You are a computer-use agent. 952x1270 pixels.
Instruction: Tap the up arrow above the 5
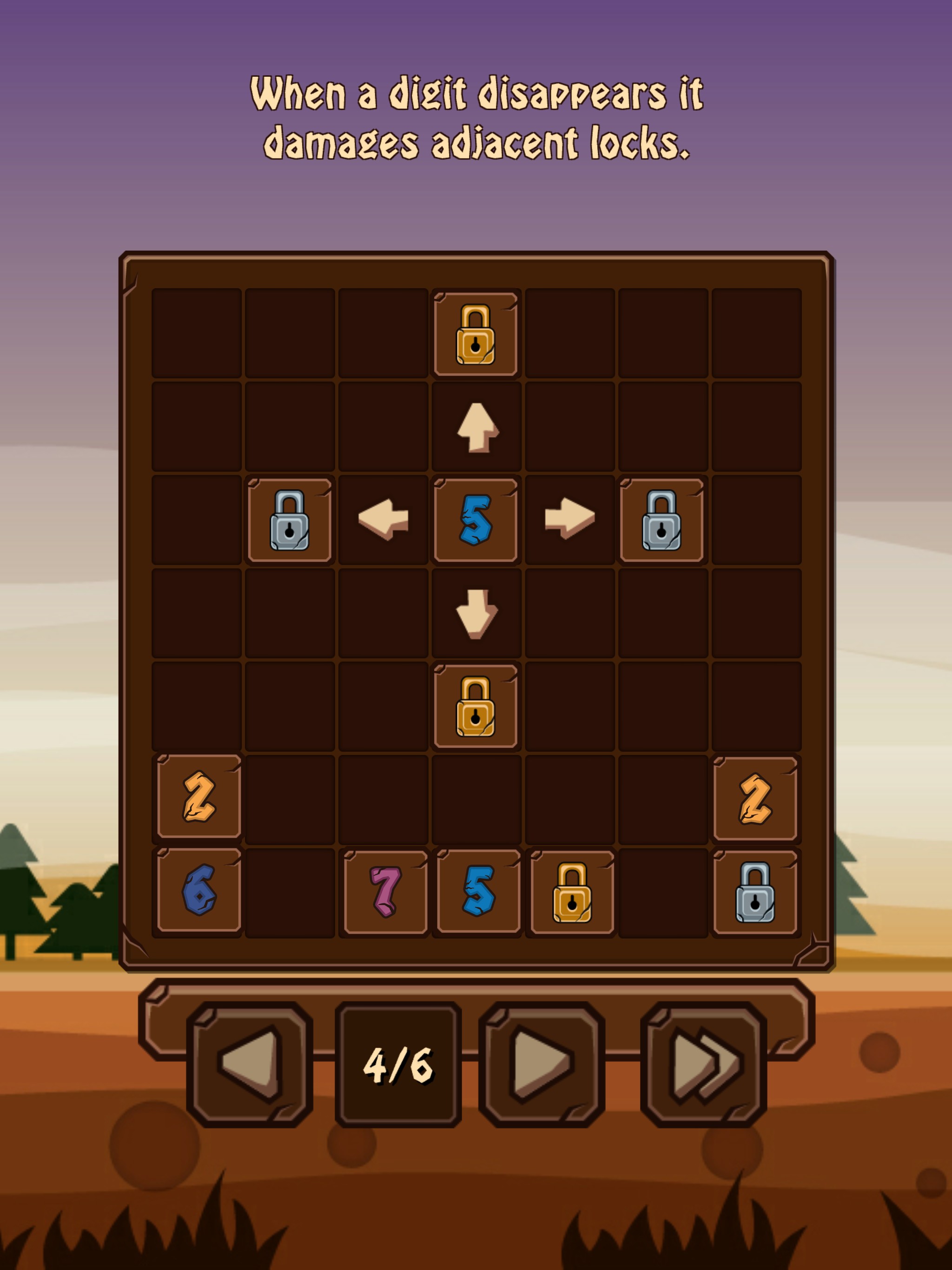(476, 427)
